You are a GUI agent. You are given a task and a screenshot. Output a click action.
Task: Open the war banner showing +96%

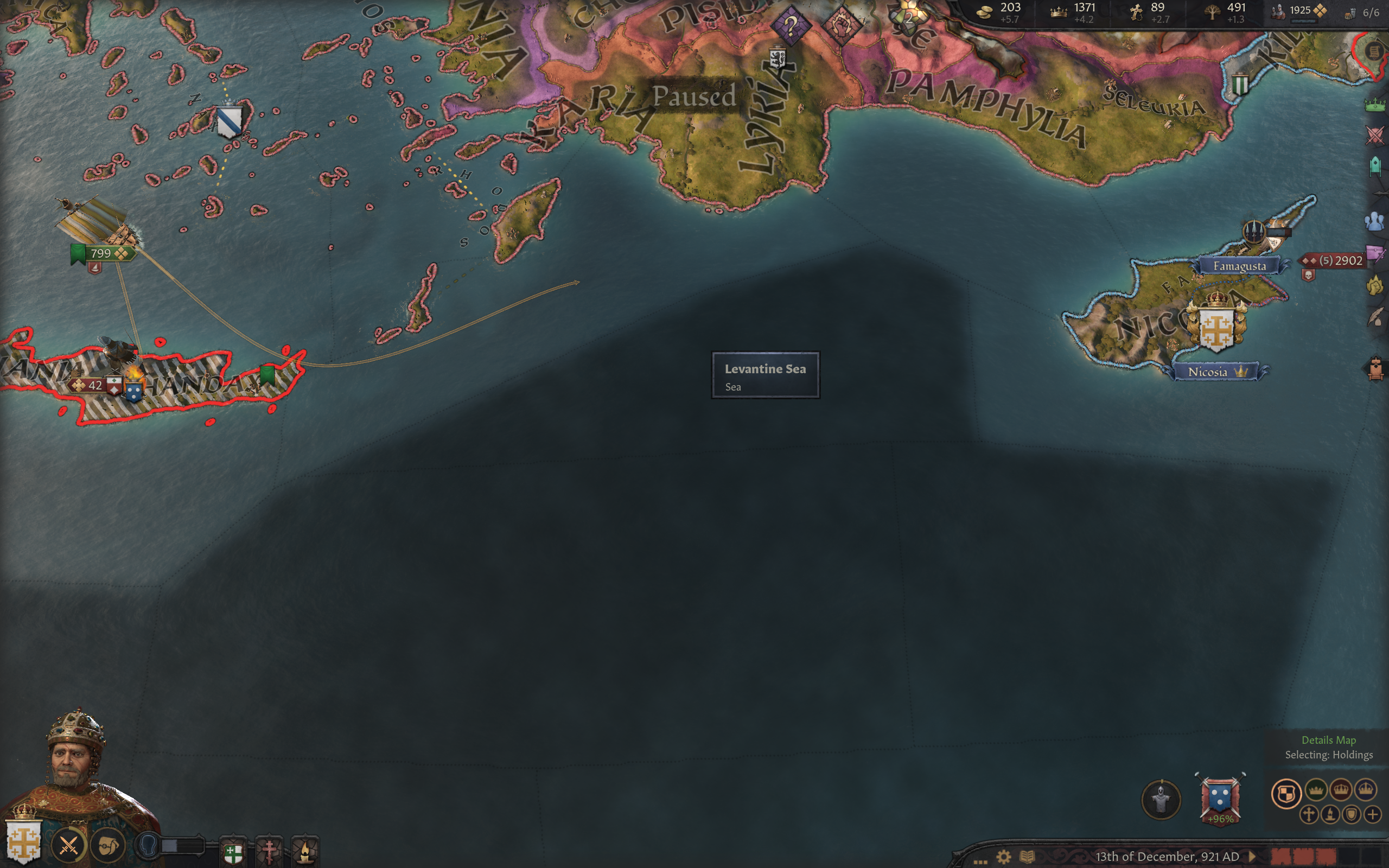coord(1220,799)
